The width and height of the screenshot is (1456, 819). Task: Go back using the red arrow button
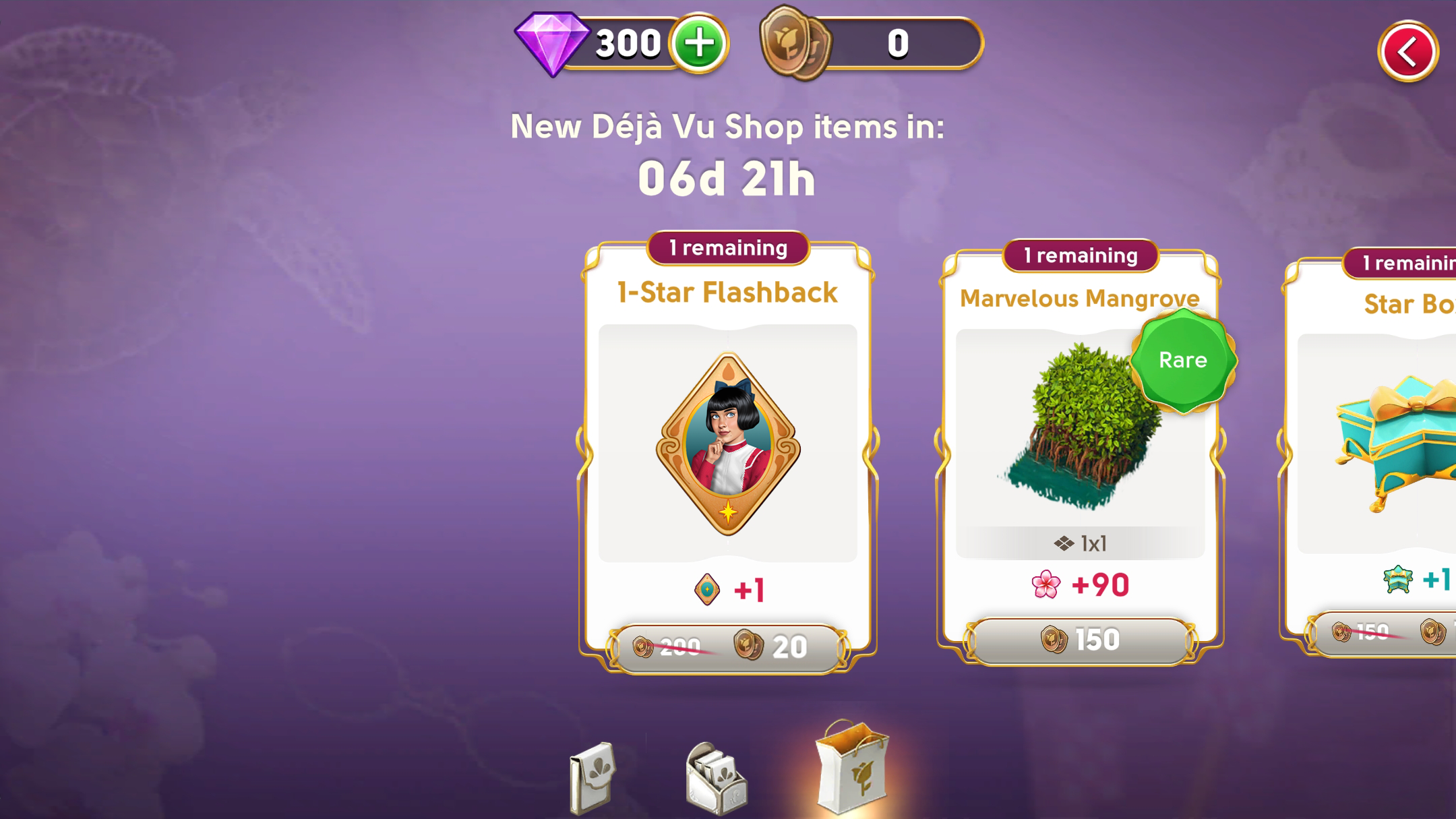point(1407,52)
